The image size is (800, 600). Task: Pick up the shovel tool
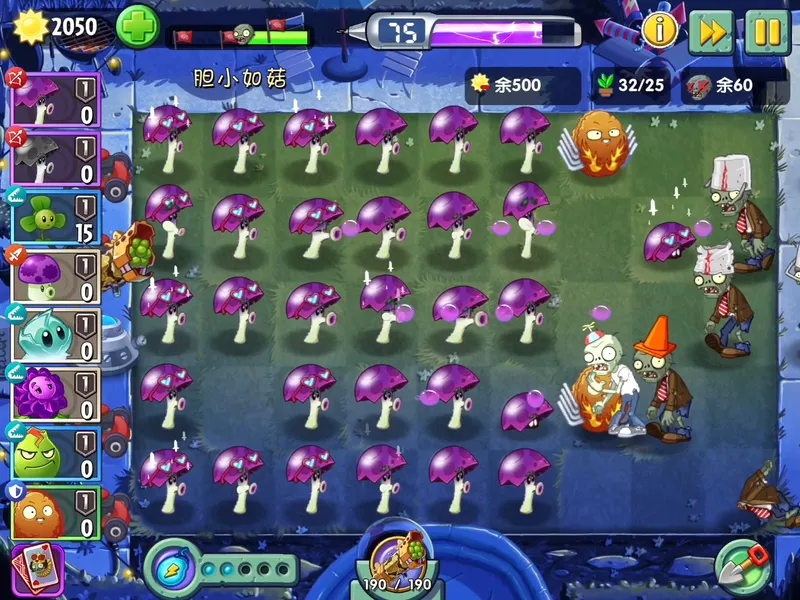click(743, 565)
